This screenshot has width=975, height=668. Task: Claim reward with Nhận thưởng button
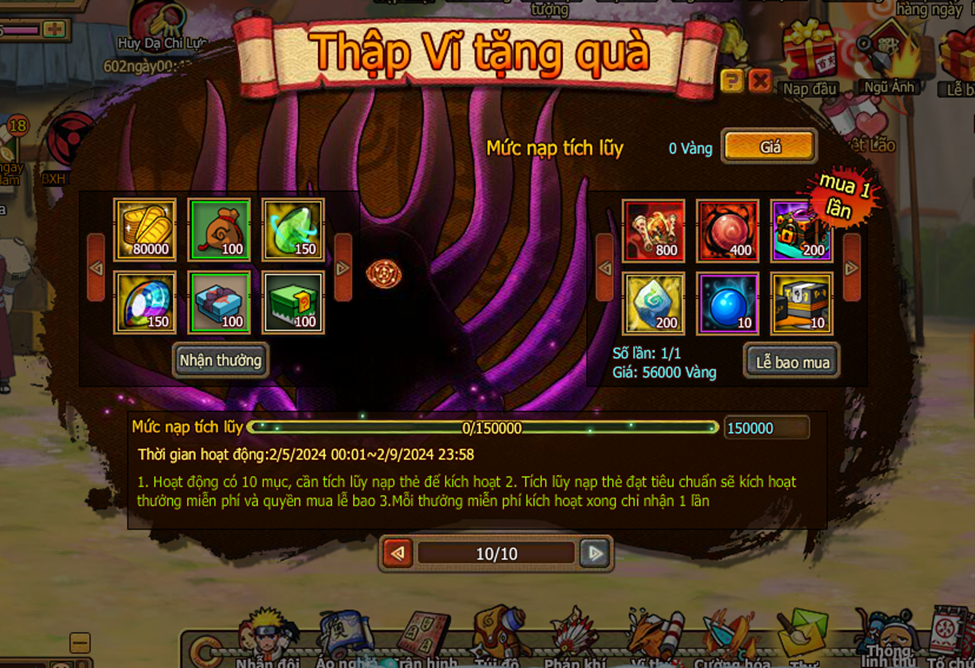pos(220,360)
